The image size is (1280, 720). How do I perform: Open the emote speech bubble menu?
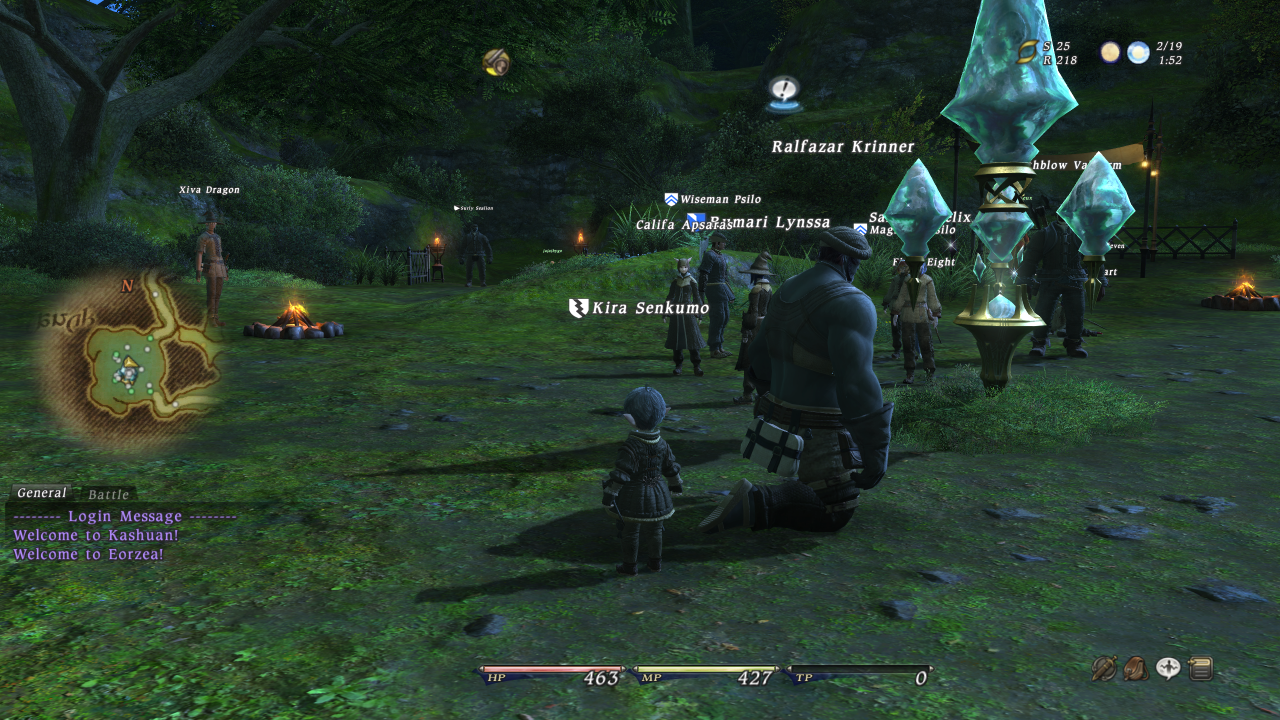tap(1168, 668)
